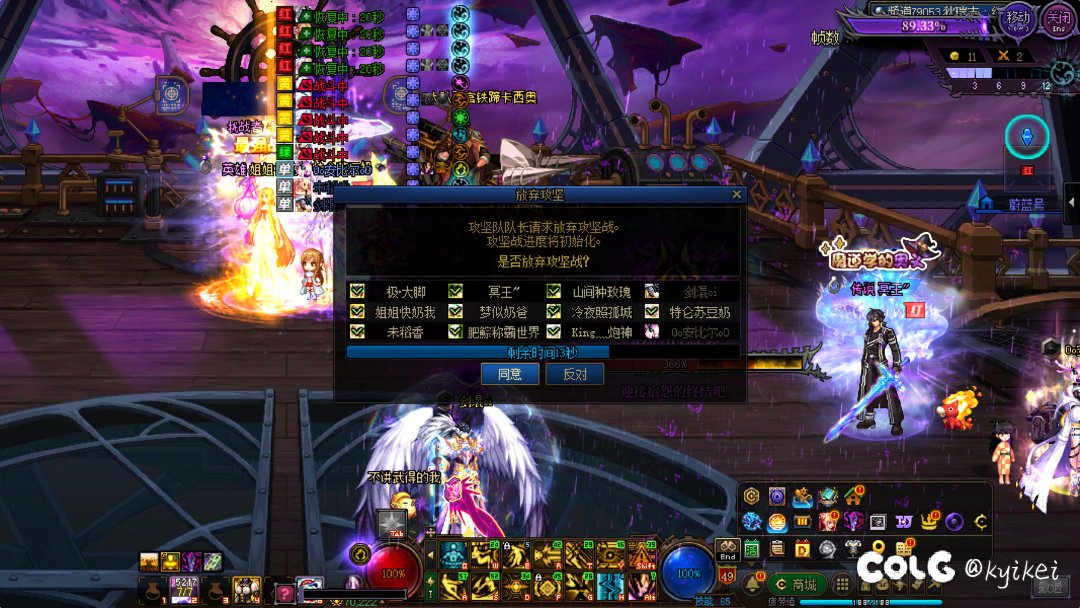
Task: Use the cyan body skill on Q
Action: pyautogui.click(x=454, y=555)
